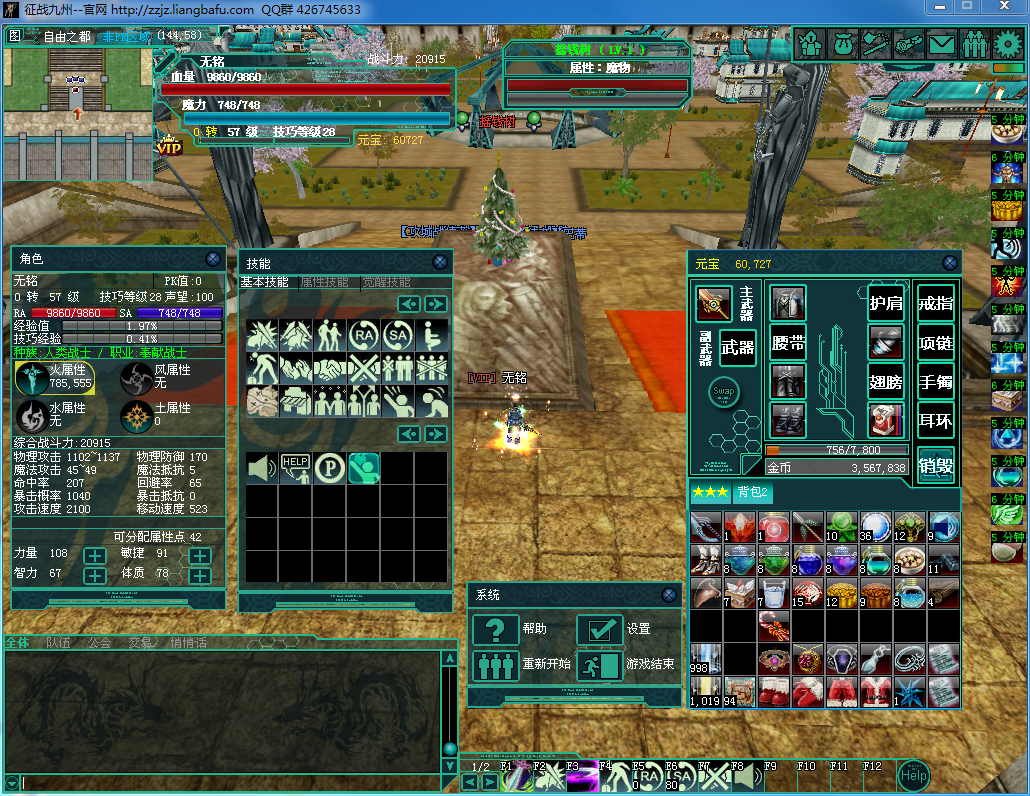1030x796 pixels.
Task: Click the Swap weapon button
Action: (723, 391)
